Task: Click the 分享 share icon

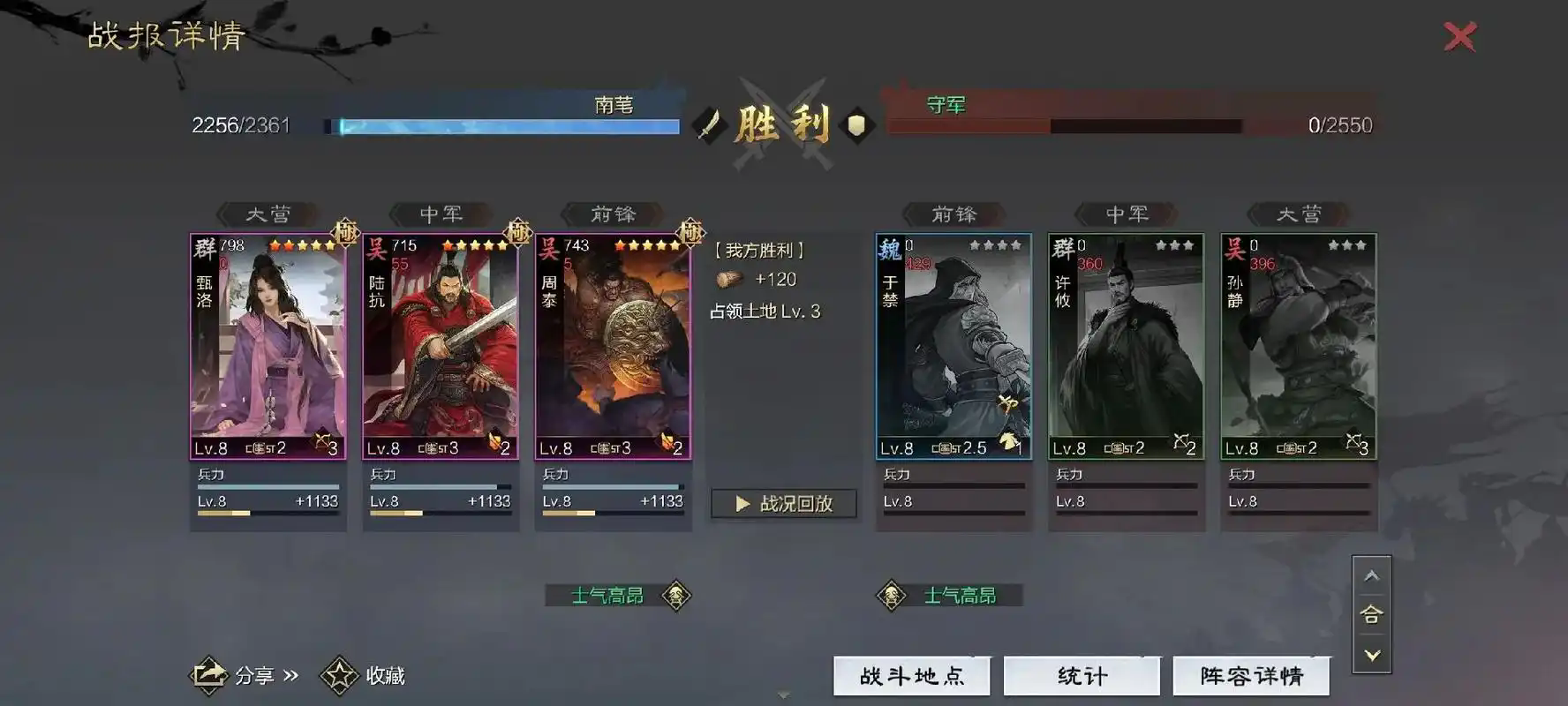Action: [207, 674]
